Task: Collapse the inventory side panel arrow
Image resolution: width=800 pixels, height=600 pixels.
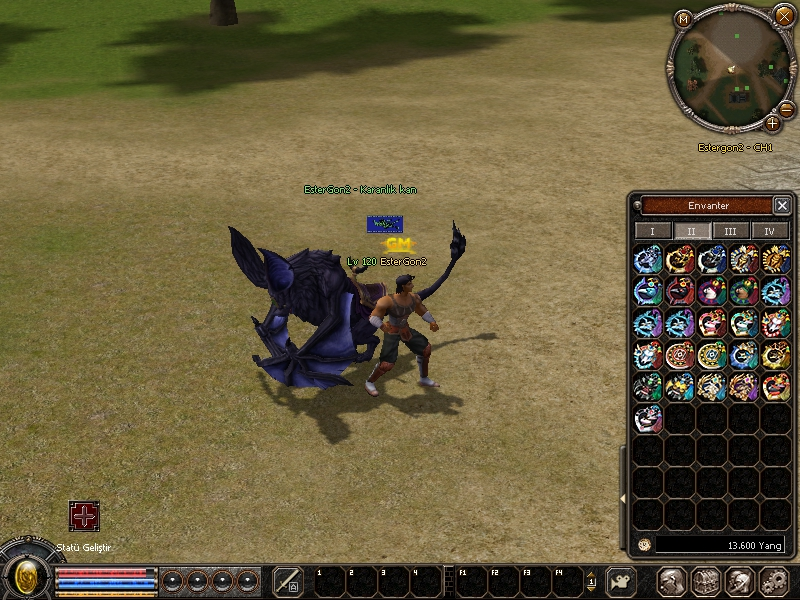Action: [623, 497]
